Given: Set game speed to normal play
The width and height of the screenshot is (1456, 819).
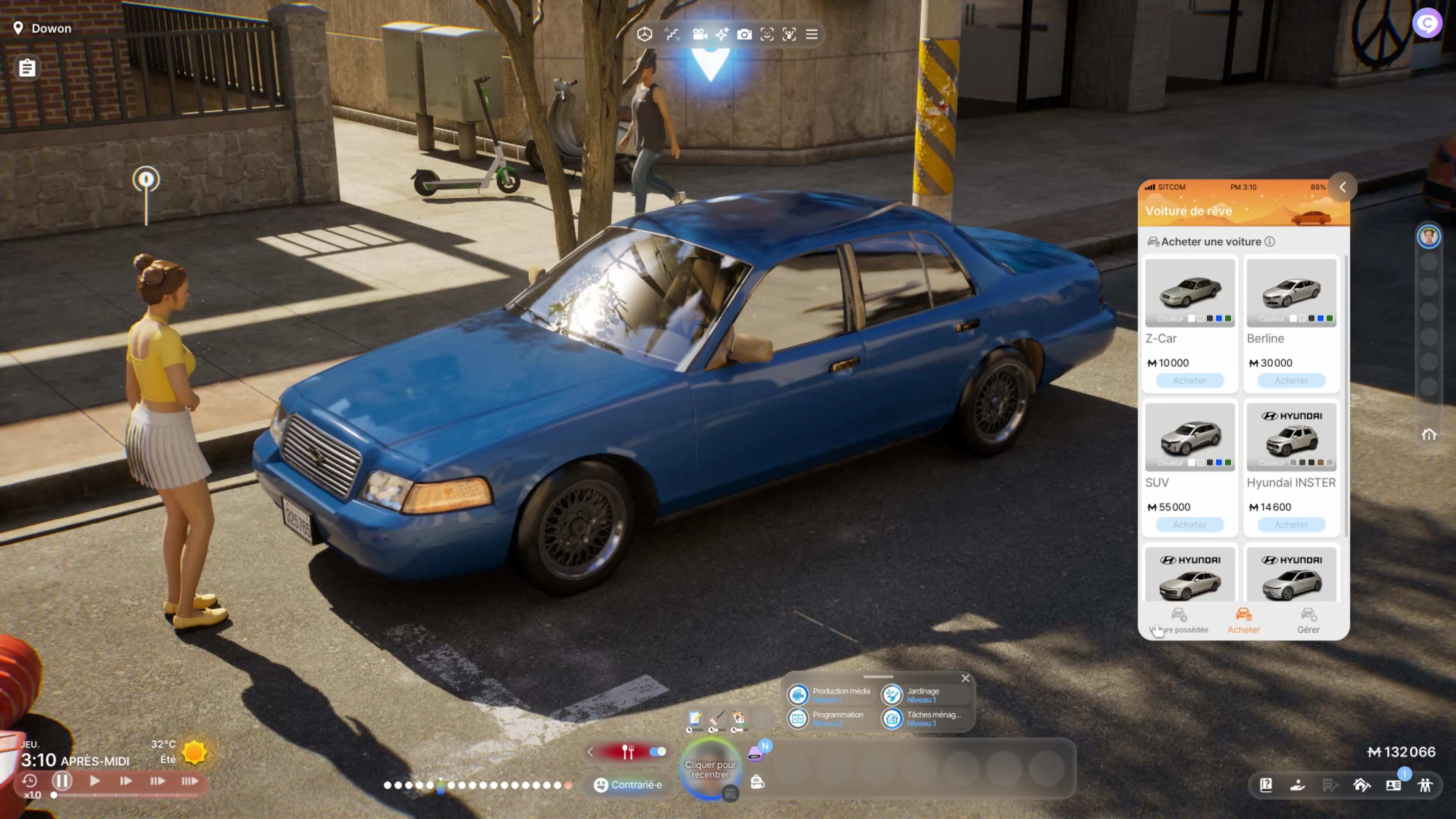Looking at the screenshot, I should pyautogui.click(x=94, y=781).
